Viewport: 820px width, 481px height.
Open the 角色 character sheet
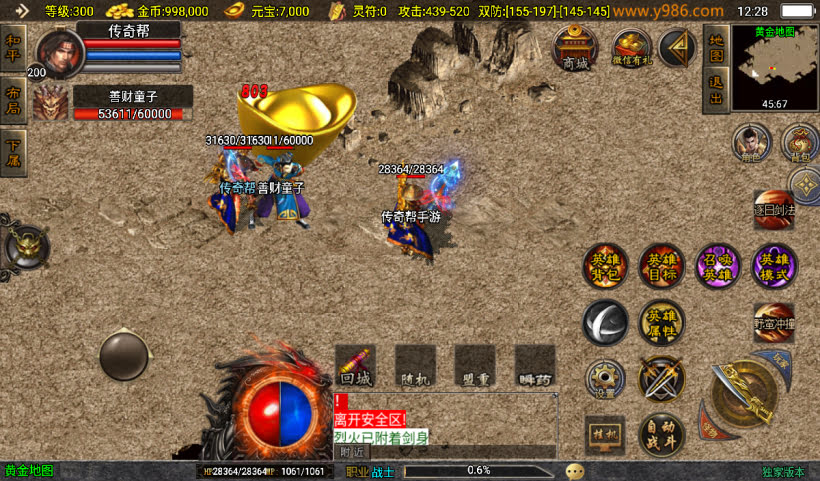pyautogui.click(x=750, y=142)
